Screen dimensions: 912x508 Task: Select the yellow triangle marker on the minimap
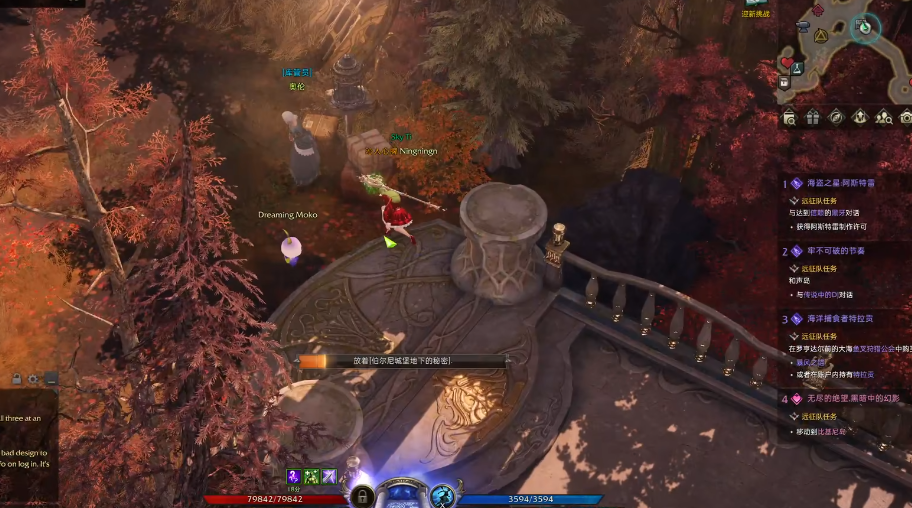821,35
